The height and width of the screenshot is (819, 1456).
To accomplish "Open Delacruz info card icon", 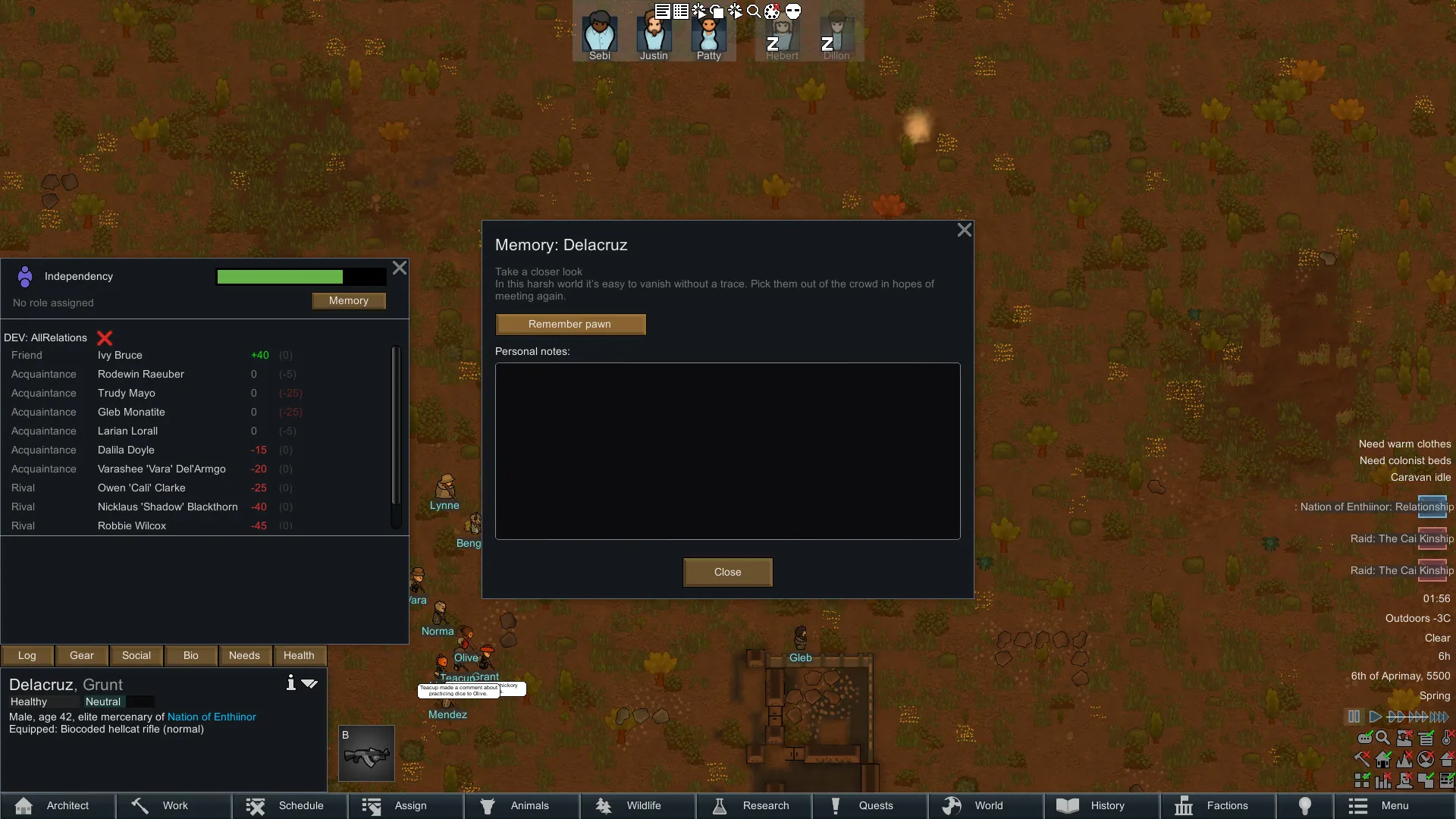I will coord(290,683).
